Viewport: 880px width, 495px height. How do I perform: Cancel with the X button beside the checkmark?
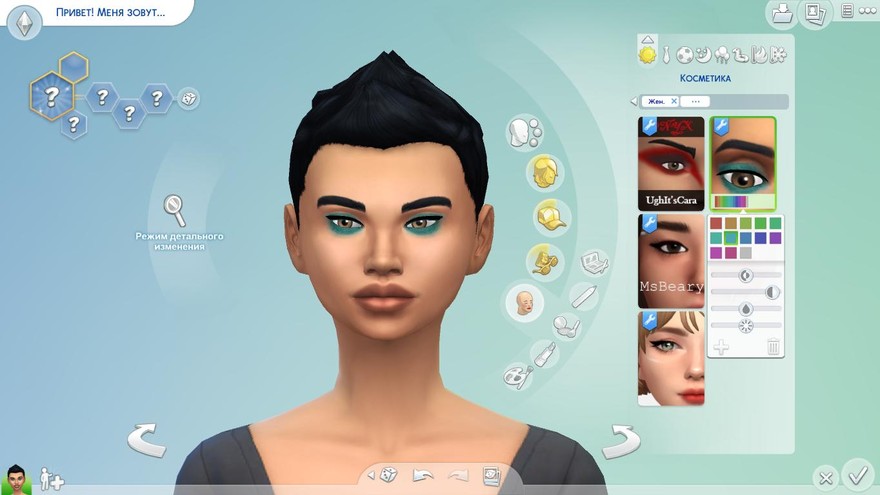coord(825,478)
